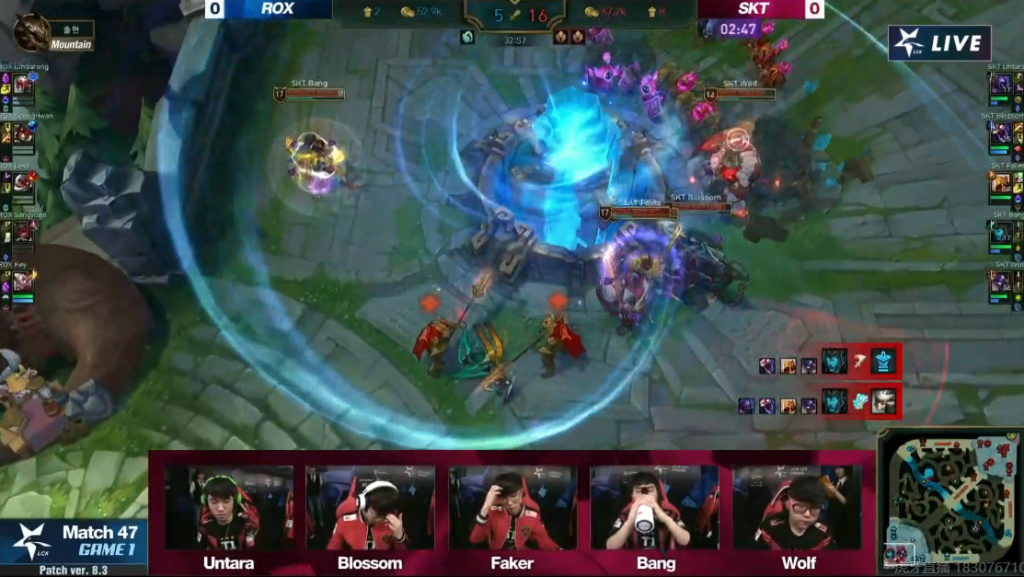Select Faker's player camera feed
The image size is (1024, 577).
[513, 508]
